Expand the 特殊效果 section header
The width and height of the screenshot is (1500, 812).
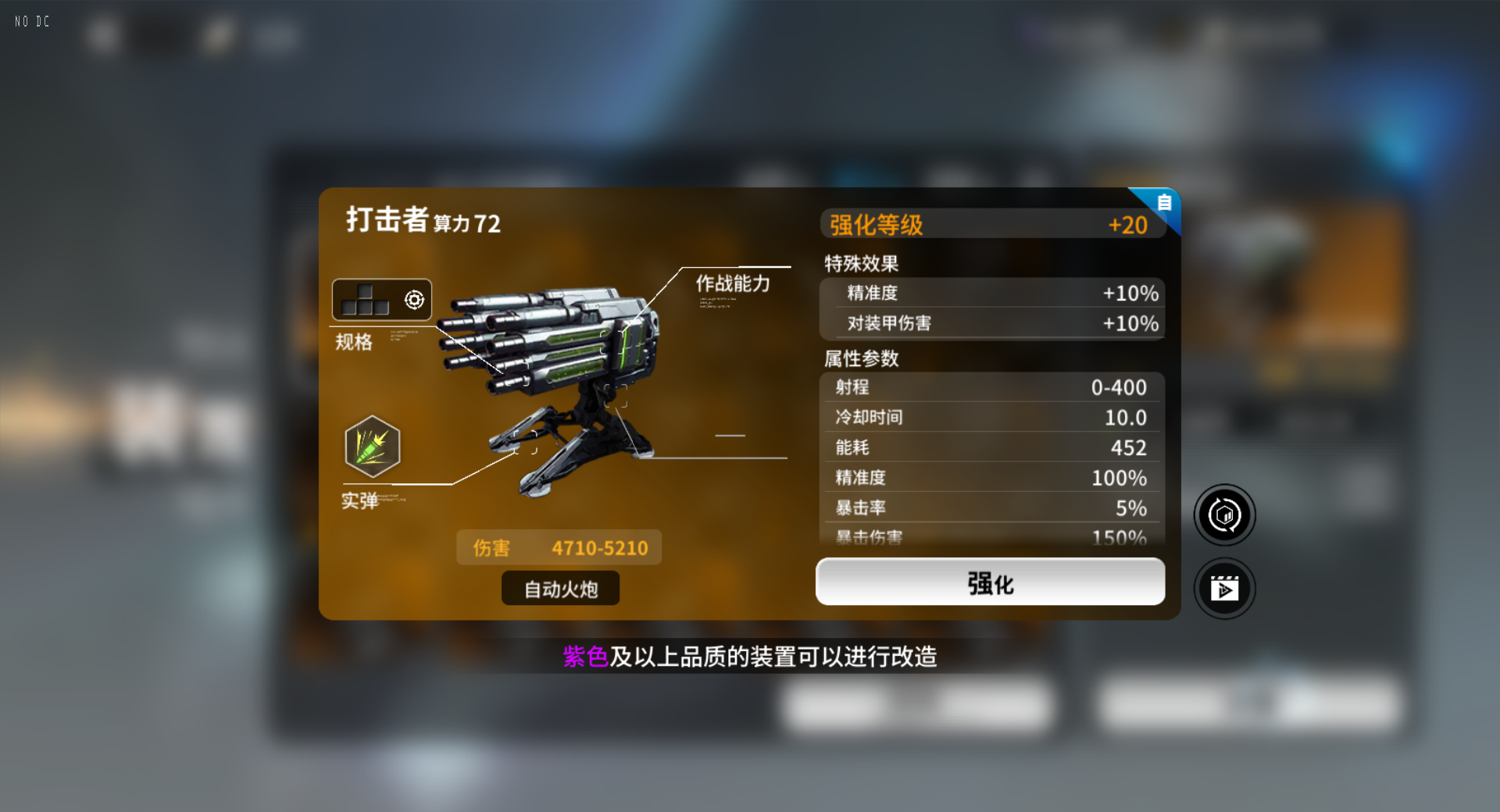(859, 264)
